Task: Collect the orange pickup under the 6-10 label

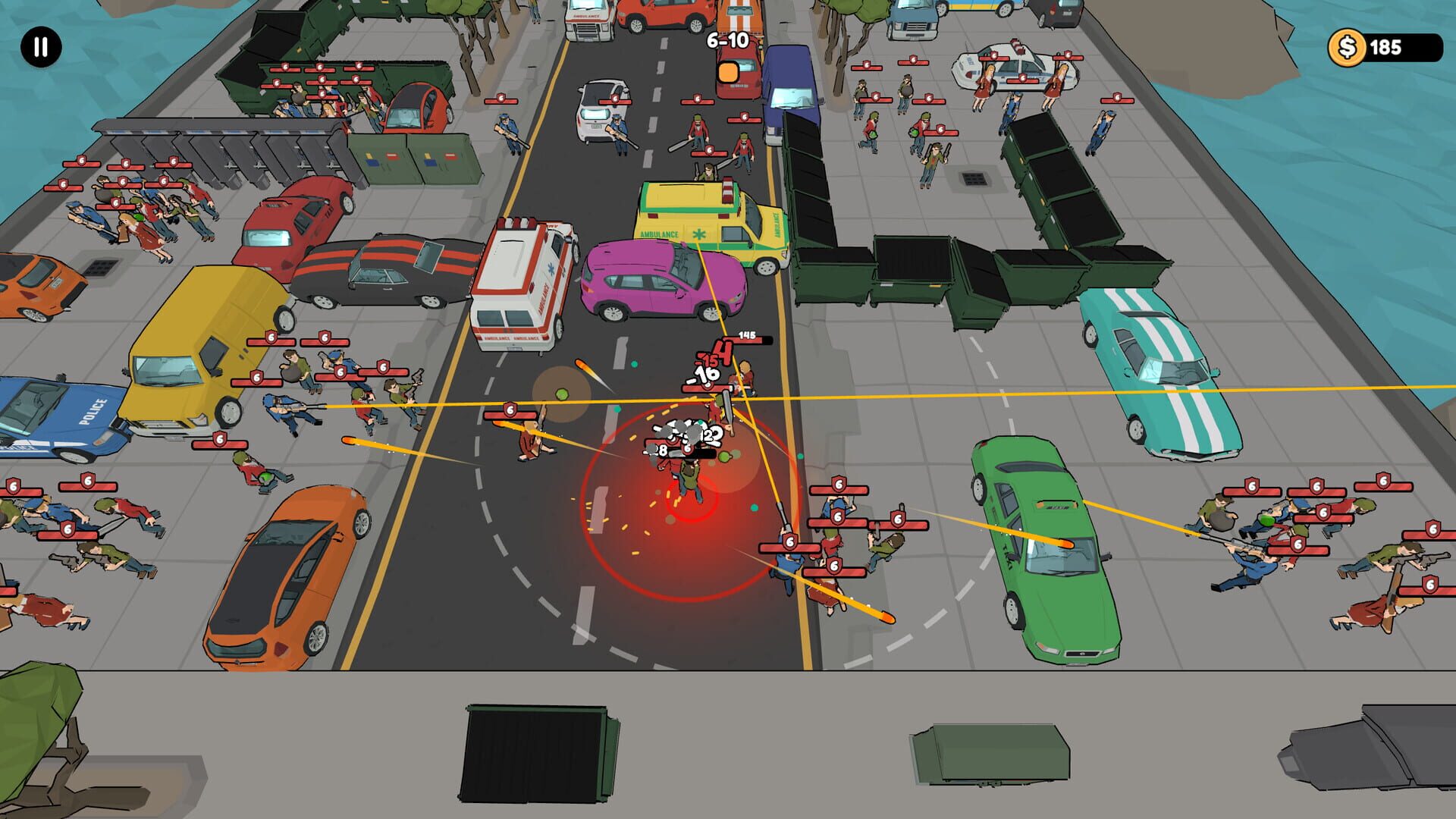Action: 727,73
